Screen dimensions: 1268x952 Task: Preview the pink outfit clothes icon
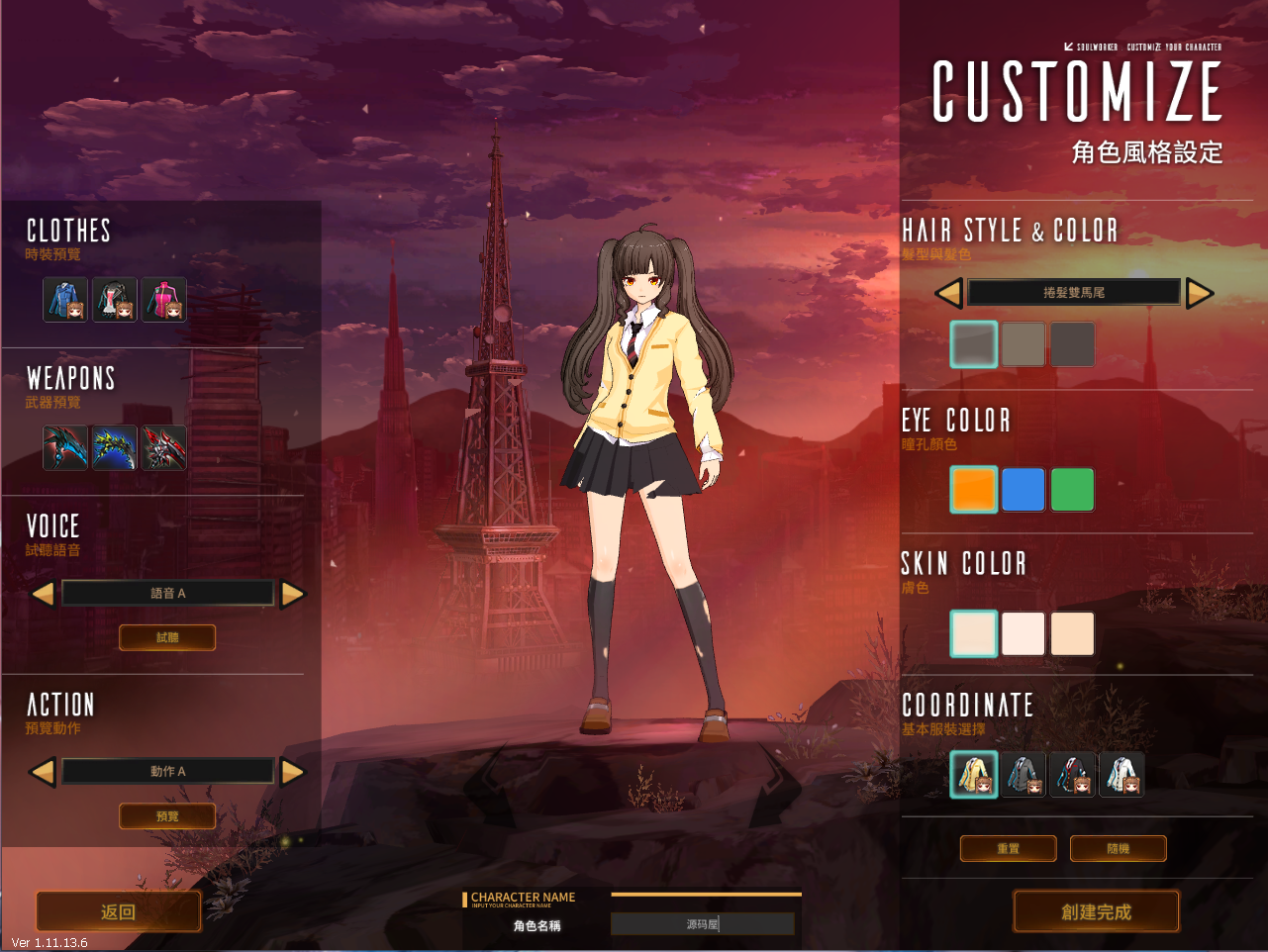[x=164, y=299]
